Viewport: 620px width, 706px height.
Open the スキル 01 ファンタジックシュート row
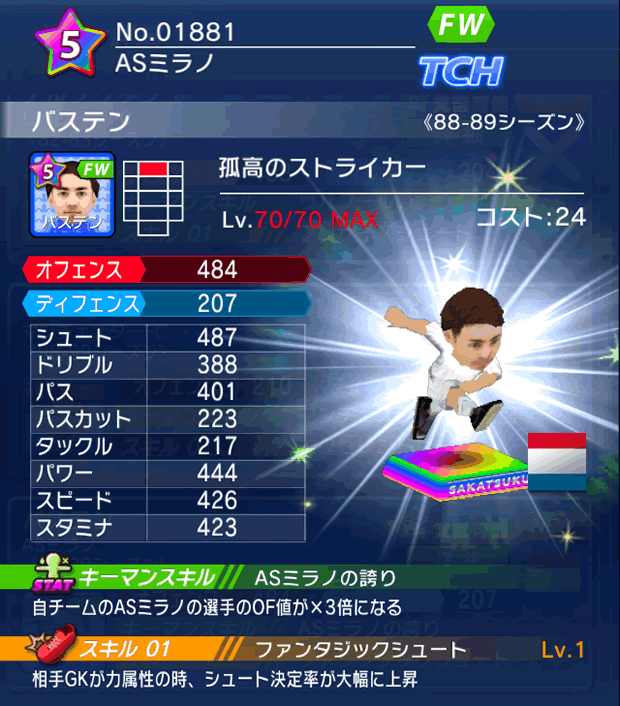310,650
